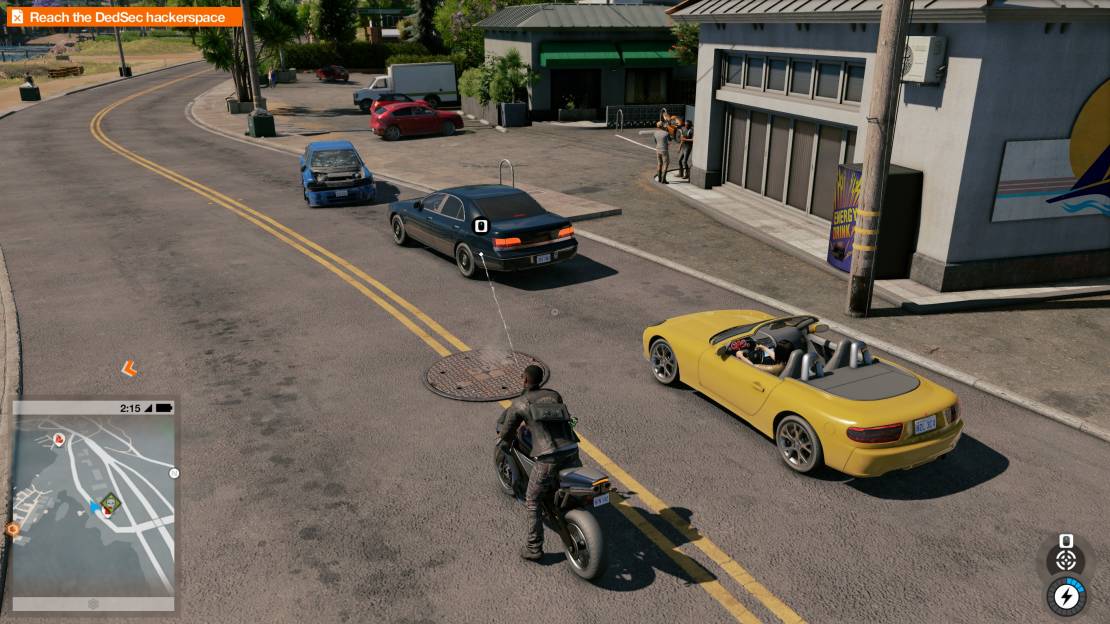Click the phone's bottom home icon
This screenshot has height=624, width=1110.
93,604
